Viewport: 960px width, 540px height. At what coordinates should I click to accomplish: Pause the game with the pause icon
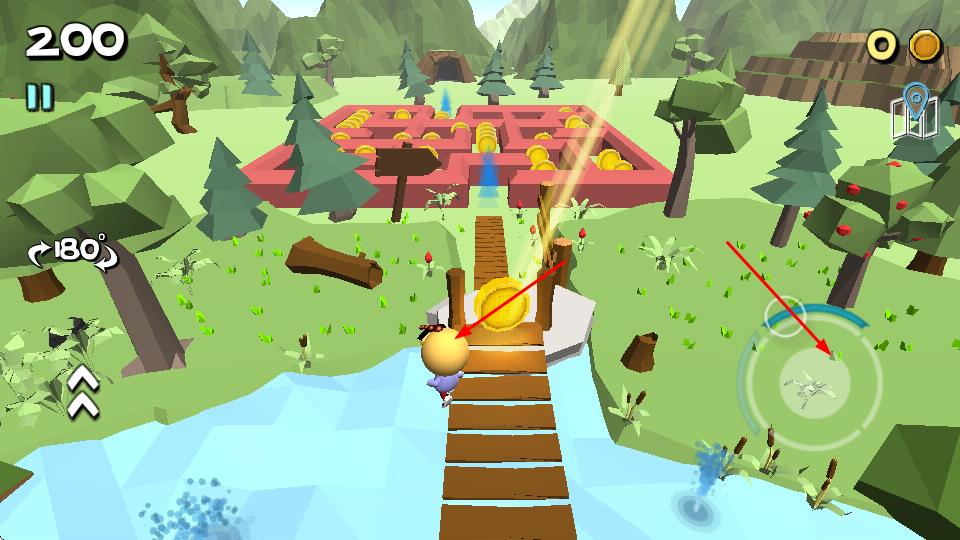pyautogui.click(x=40, y=97)
